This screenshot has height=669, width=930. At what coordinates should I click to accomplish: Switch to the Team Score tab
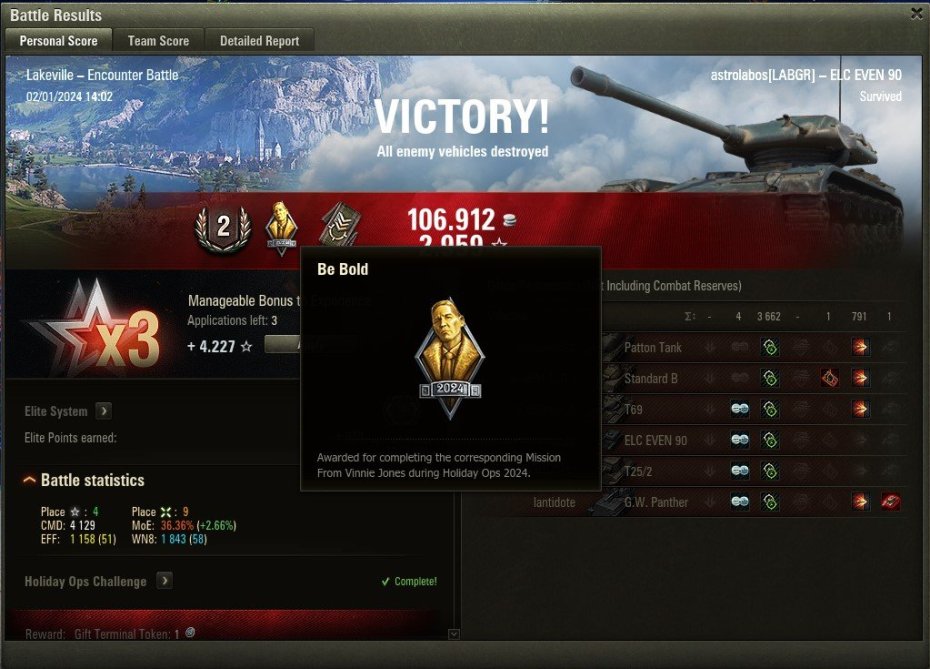tap(158, 41)
